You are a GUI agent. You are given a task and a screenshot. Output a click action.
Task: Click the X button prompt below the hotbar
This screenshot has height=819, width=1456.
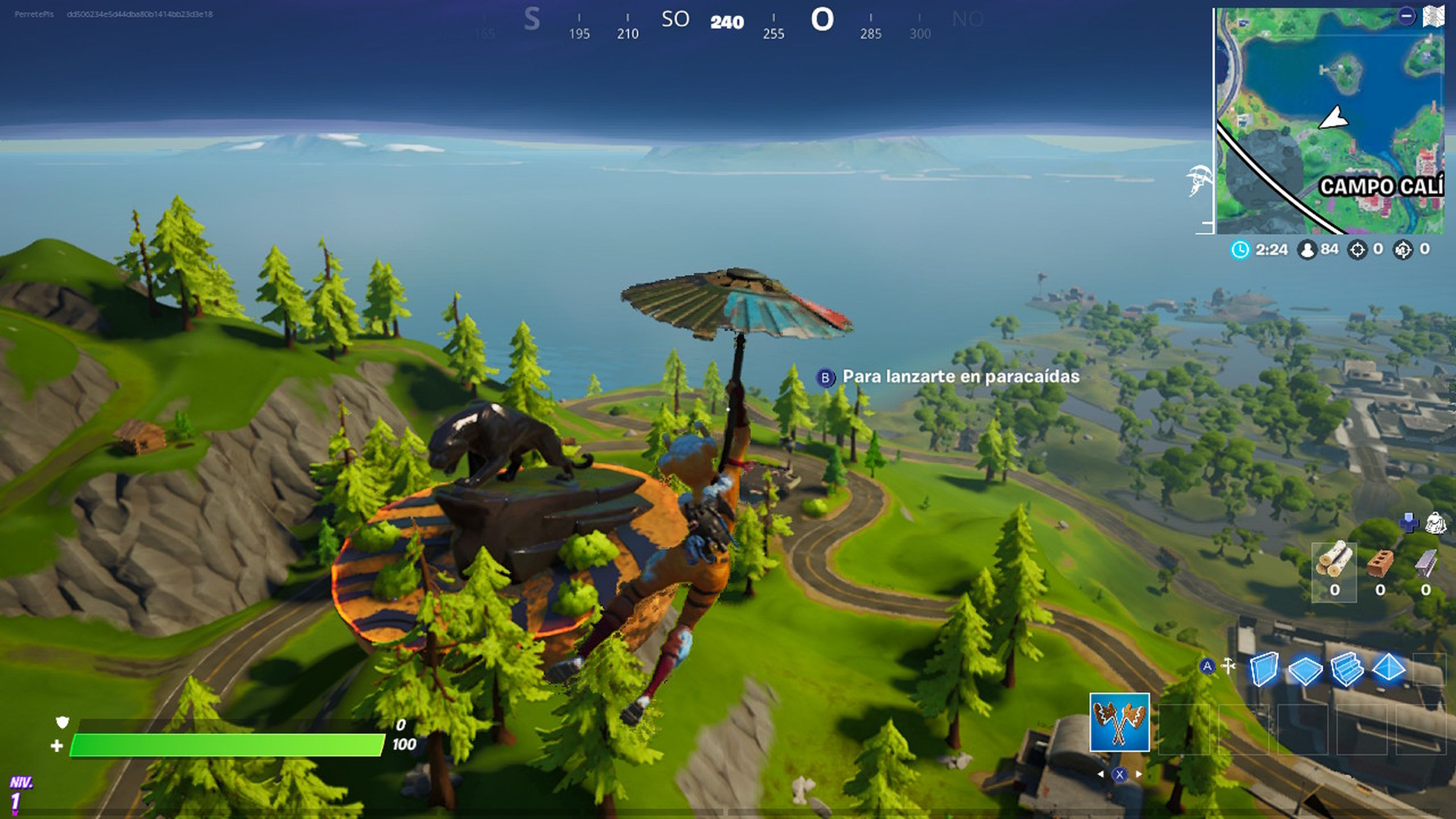[x=1120, y=774]
